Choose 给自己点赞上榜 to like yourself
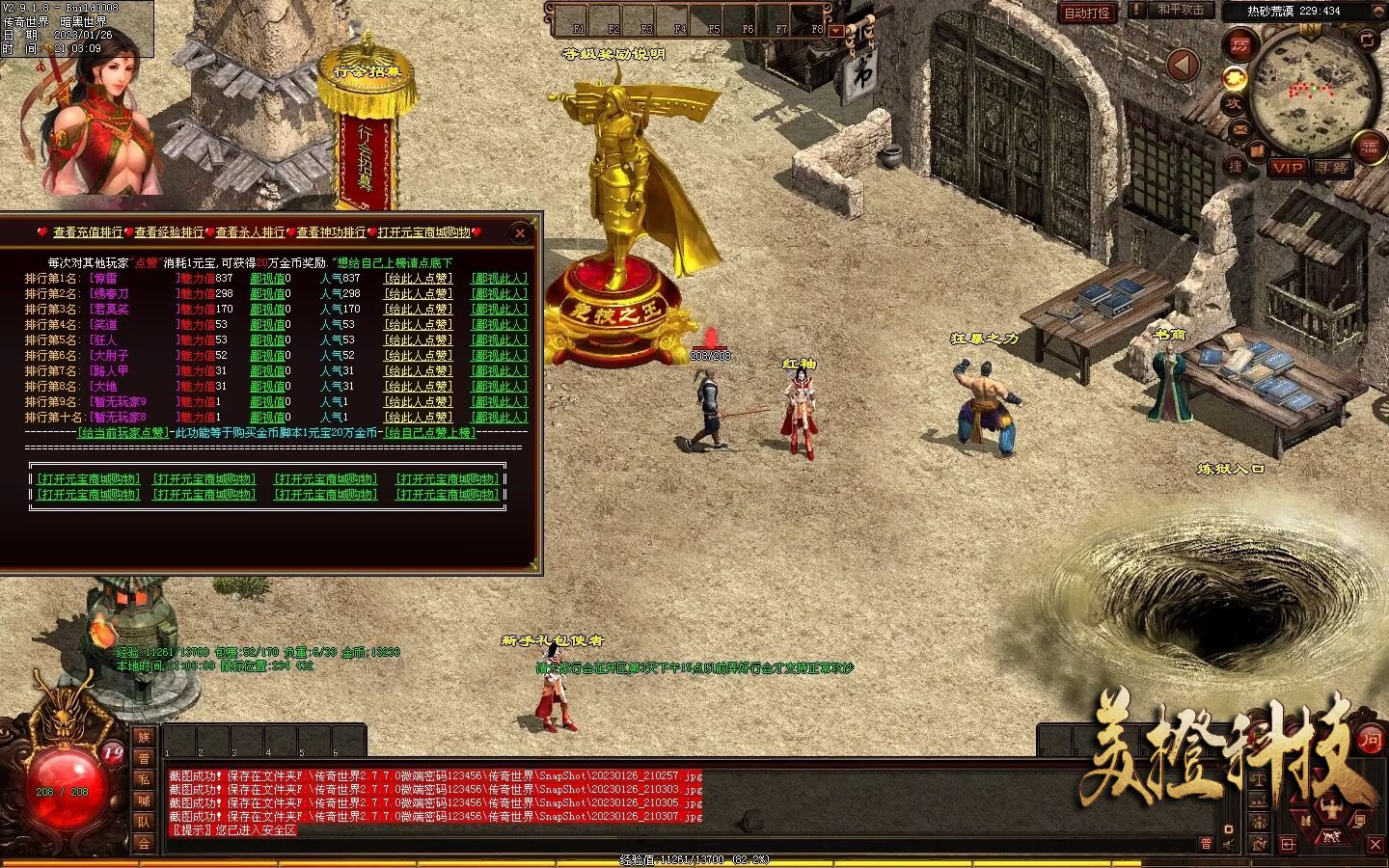Screen dimensions: 1389x868 point(429,433)
